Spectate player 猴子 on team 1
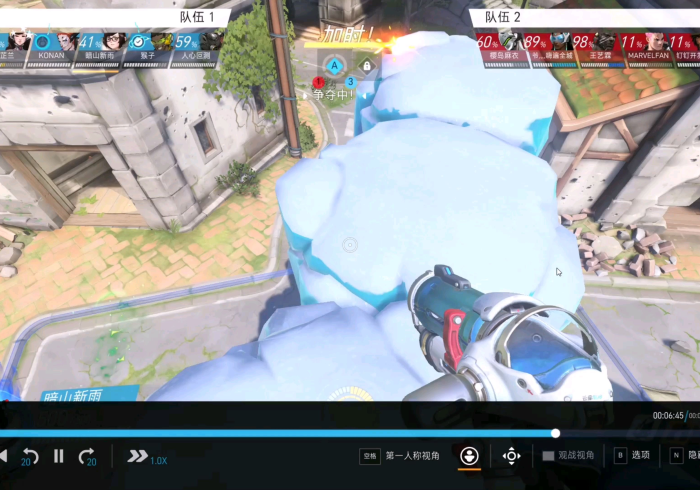Viewport: 700px width, 490px height. (x=146, y=47)
